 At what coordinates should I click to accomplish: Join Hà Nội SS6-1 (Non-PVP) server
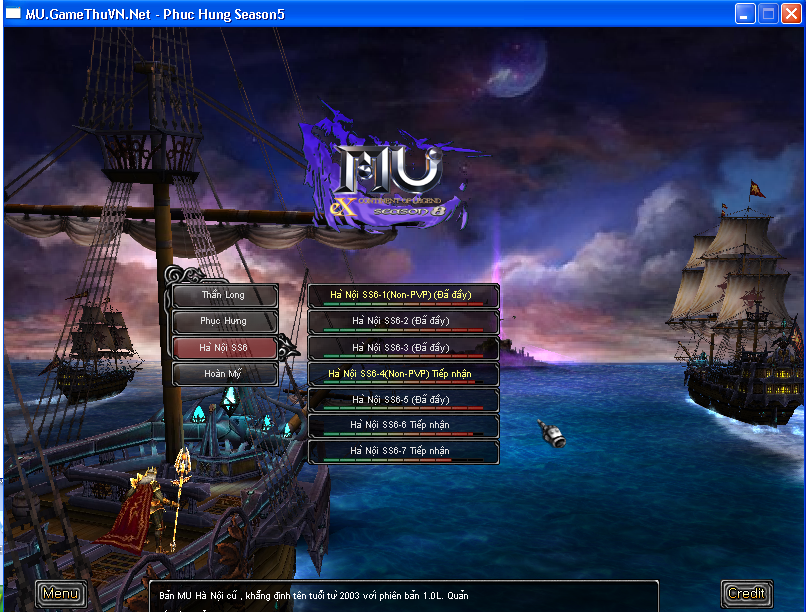[402, 296]
